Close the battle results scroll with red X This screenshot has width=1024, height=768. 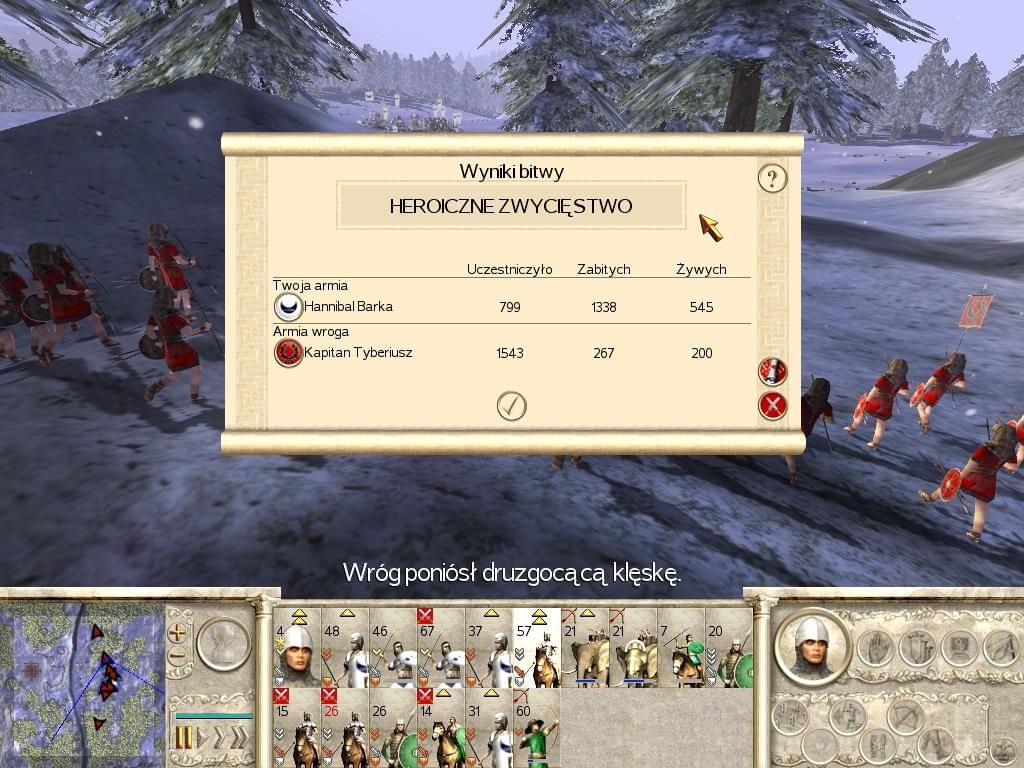772,406
